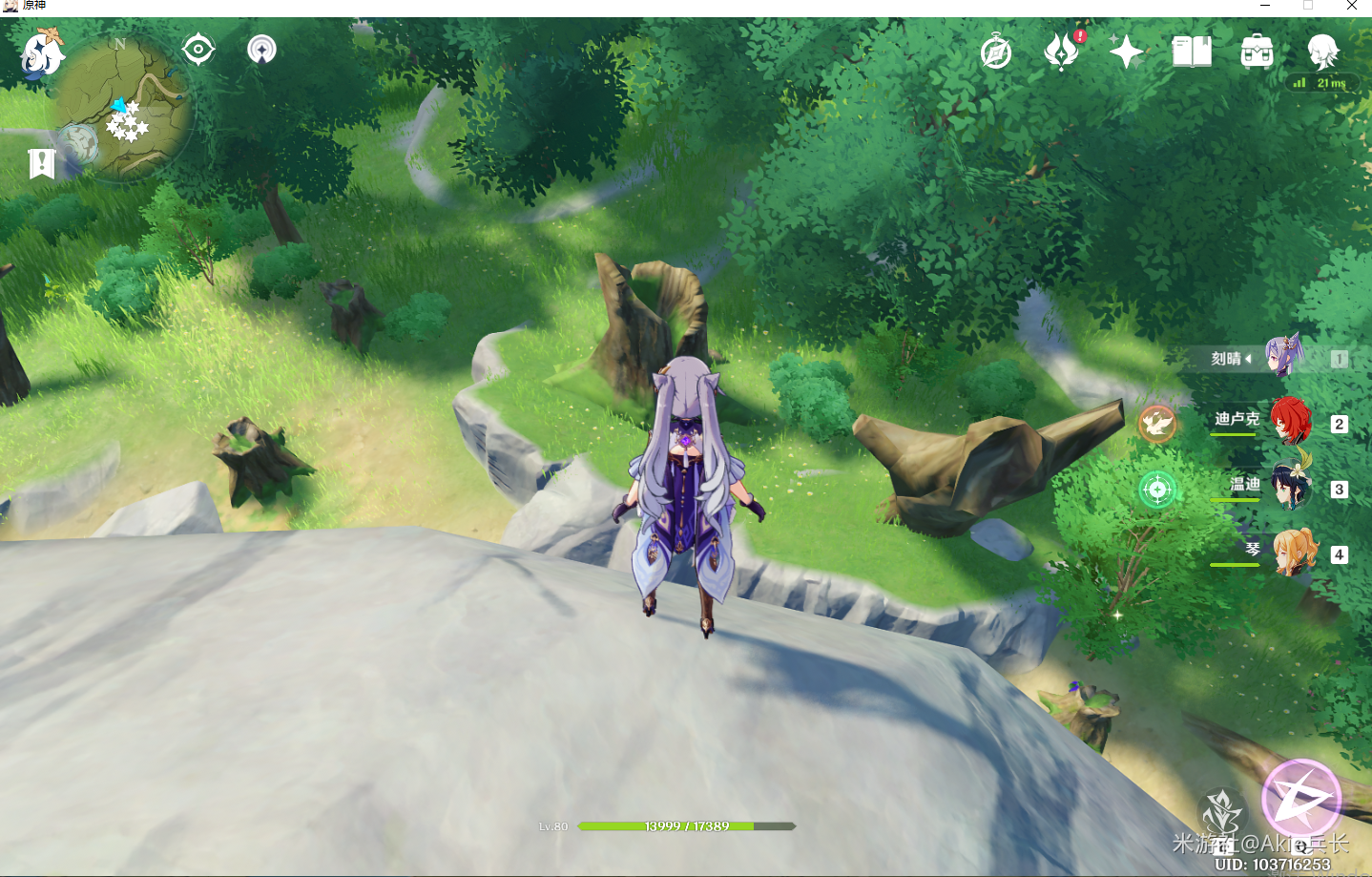Viewport: 1372px width, 877px height.
Task: Open the backpack inventory
Action: pyautogui.click(x=1257, y=52)
